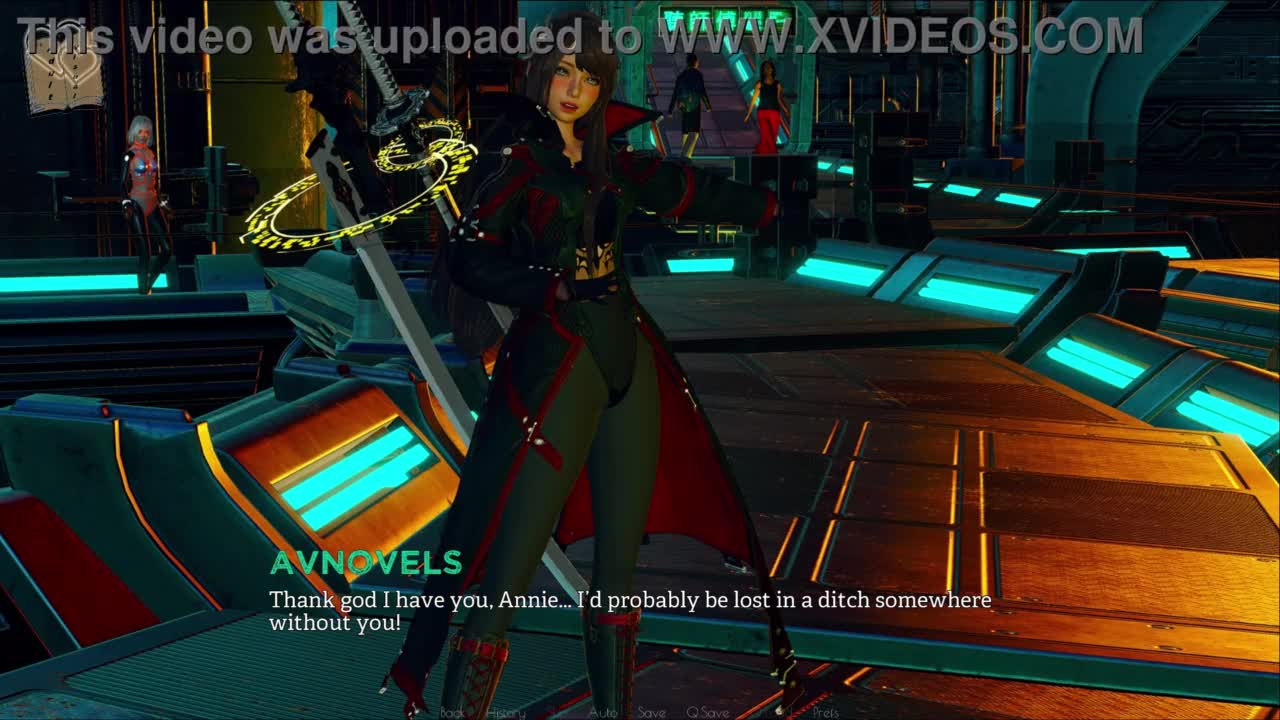
Task: Open the Save menu
Action: pyautogui.click(x=651, y=712)
